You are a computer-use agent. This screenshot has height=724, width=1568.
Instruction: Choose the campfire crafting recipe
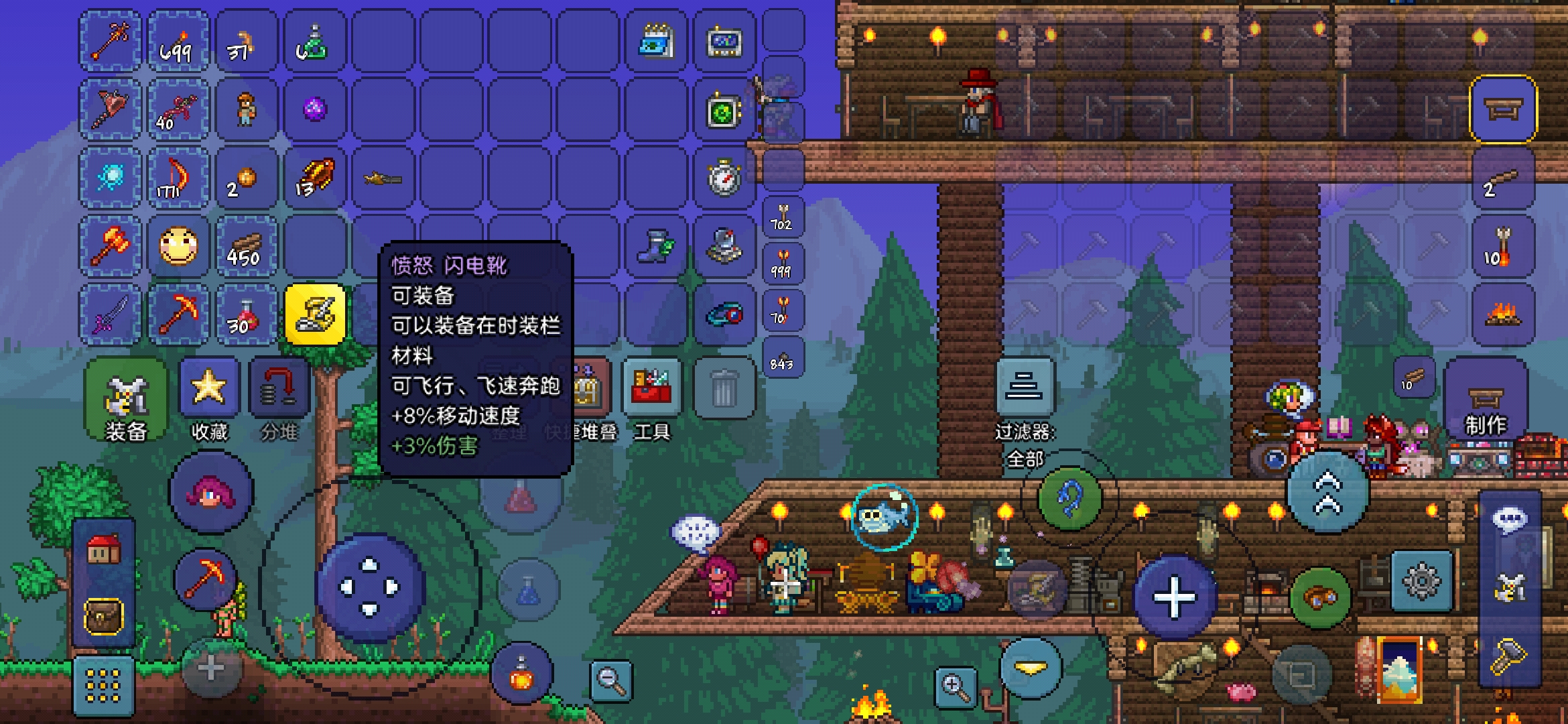click(1503, 314)
